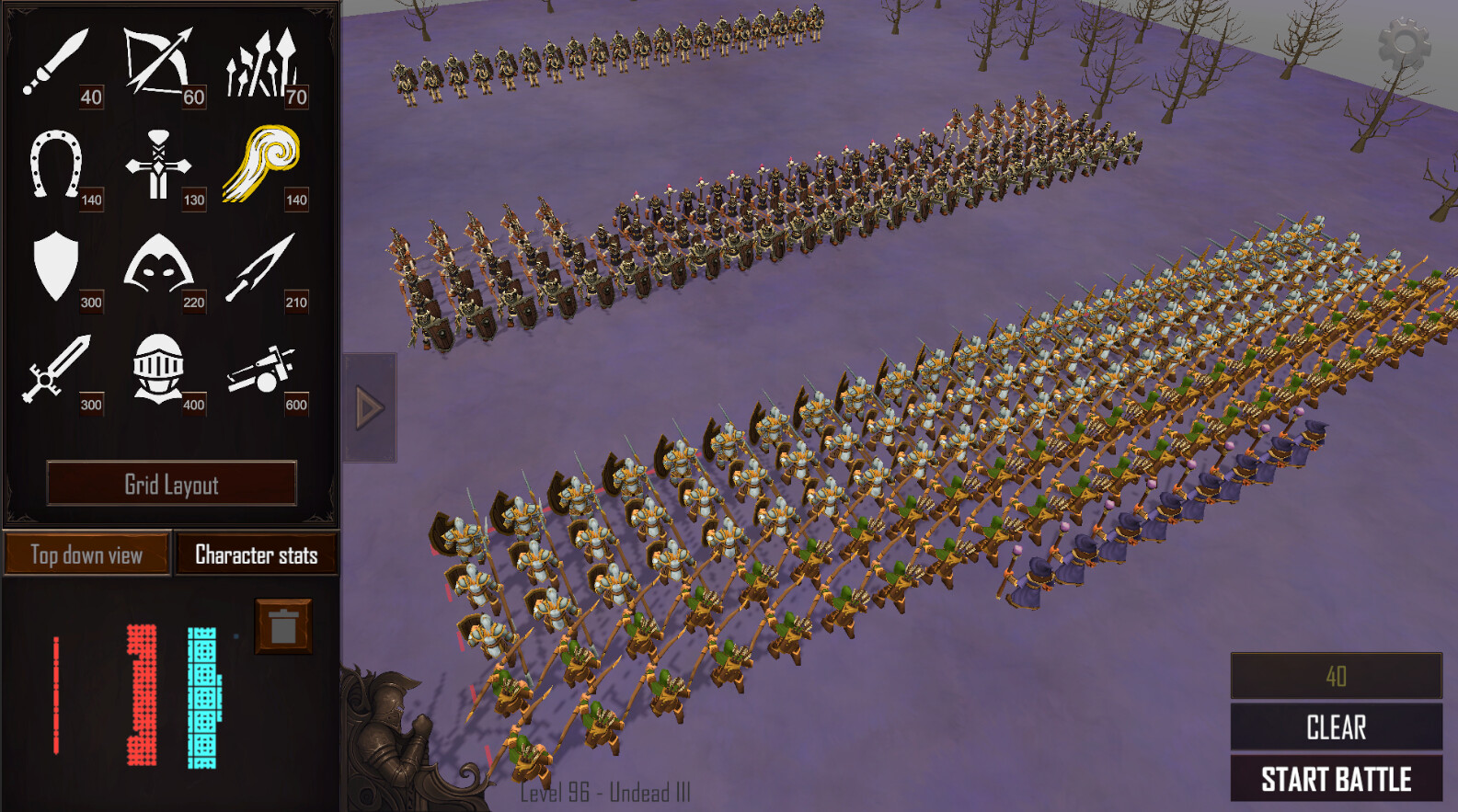1458x812 pixels.
Task: Pick the shield defender unit
Action: 55,266
